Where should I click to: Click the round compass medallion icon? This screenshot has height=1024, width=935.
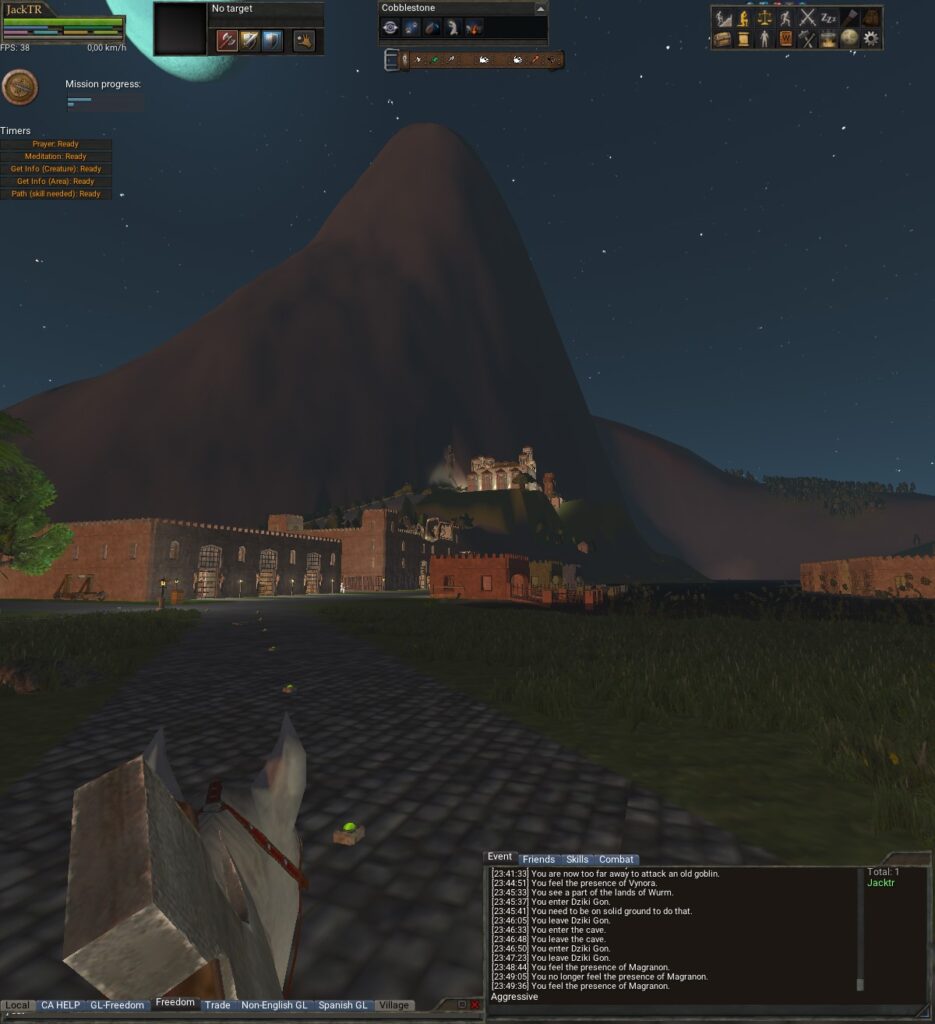(x=20, y=87)
